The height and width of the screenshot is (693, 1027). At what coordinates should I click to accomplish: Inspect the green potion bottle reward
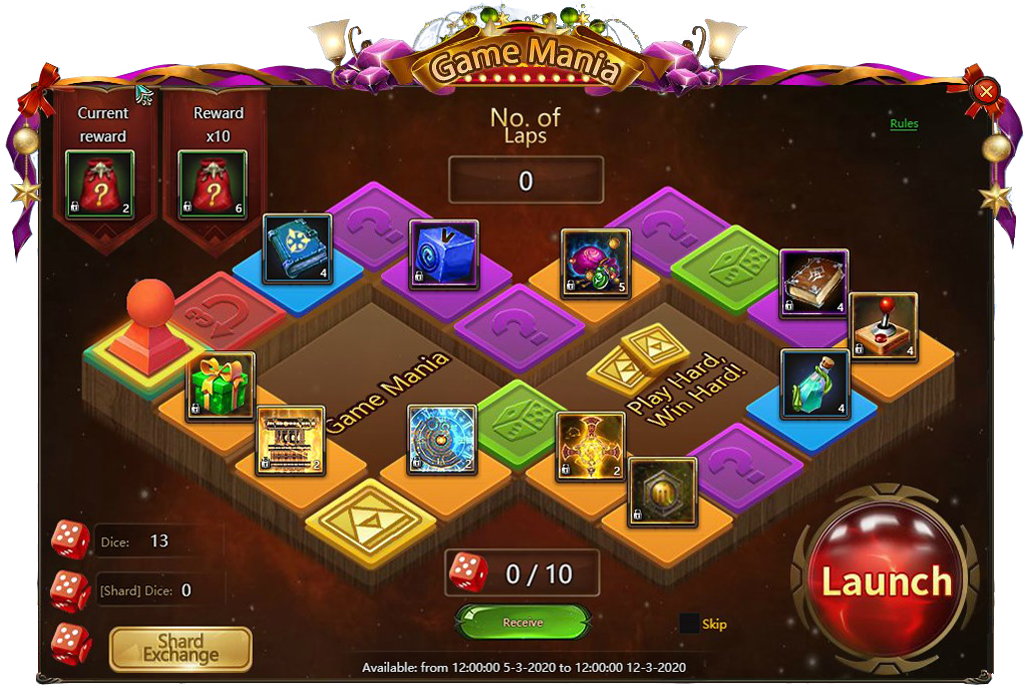pyautogui.click(x=814, y=384)
